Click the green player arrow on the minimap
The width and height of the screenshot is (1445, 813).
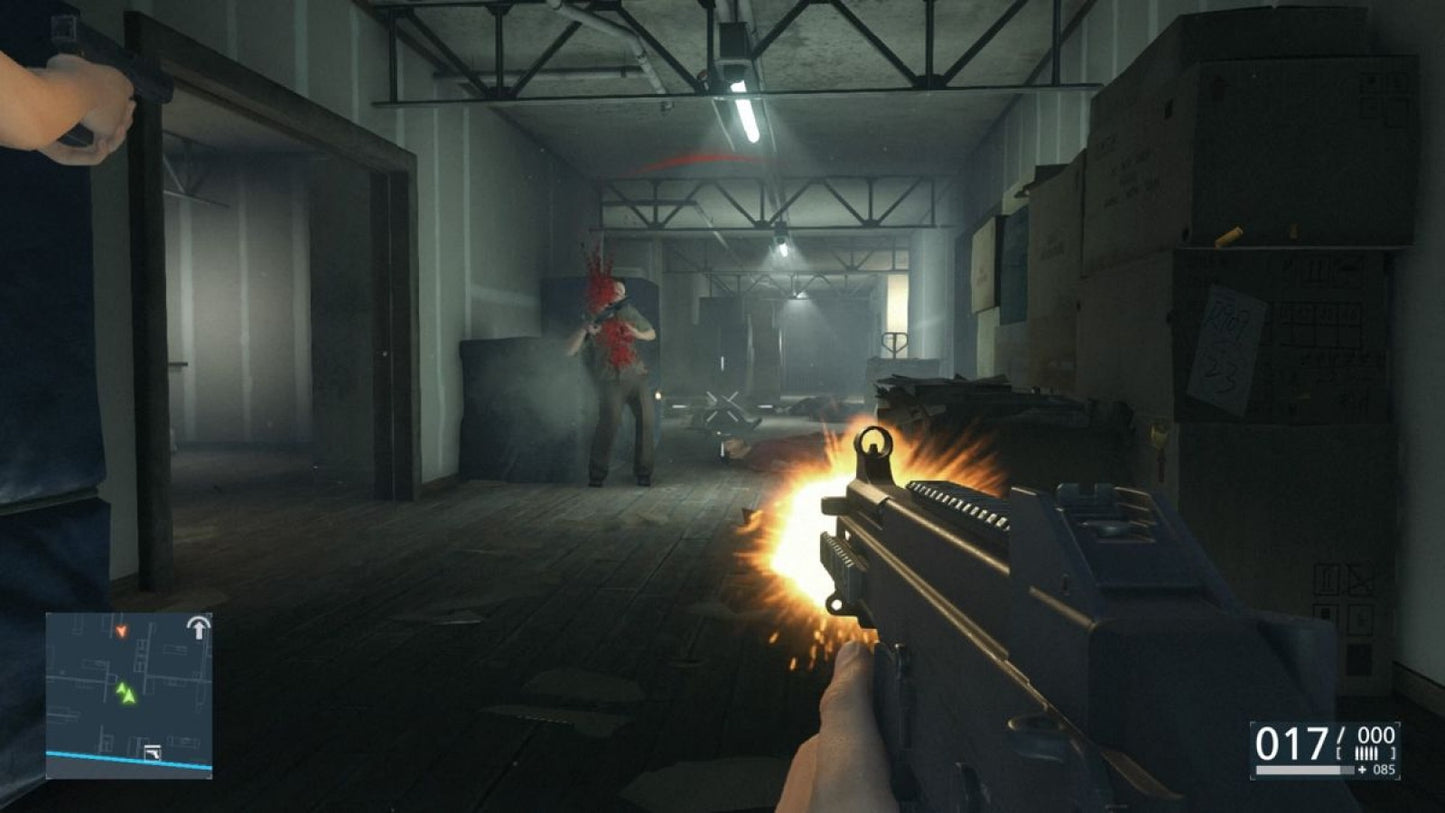click(129, 697)
